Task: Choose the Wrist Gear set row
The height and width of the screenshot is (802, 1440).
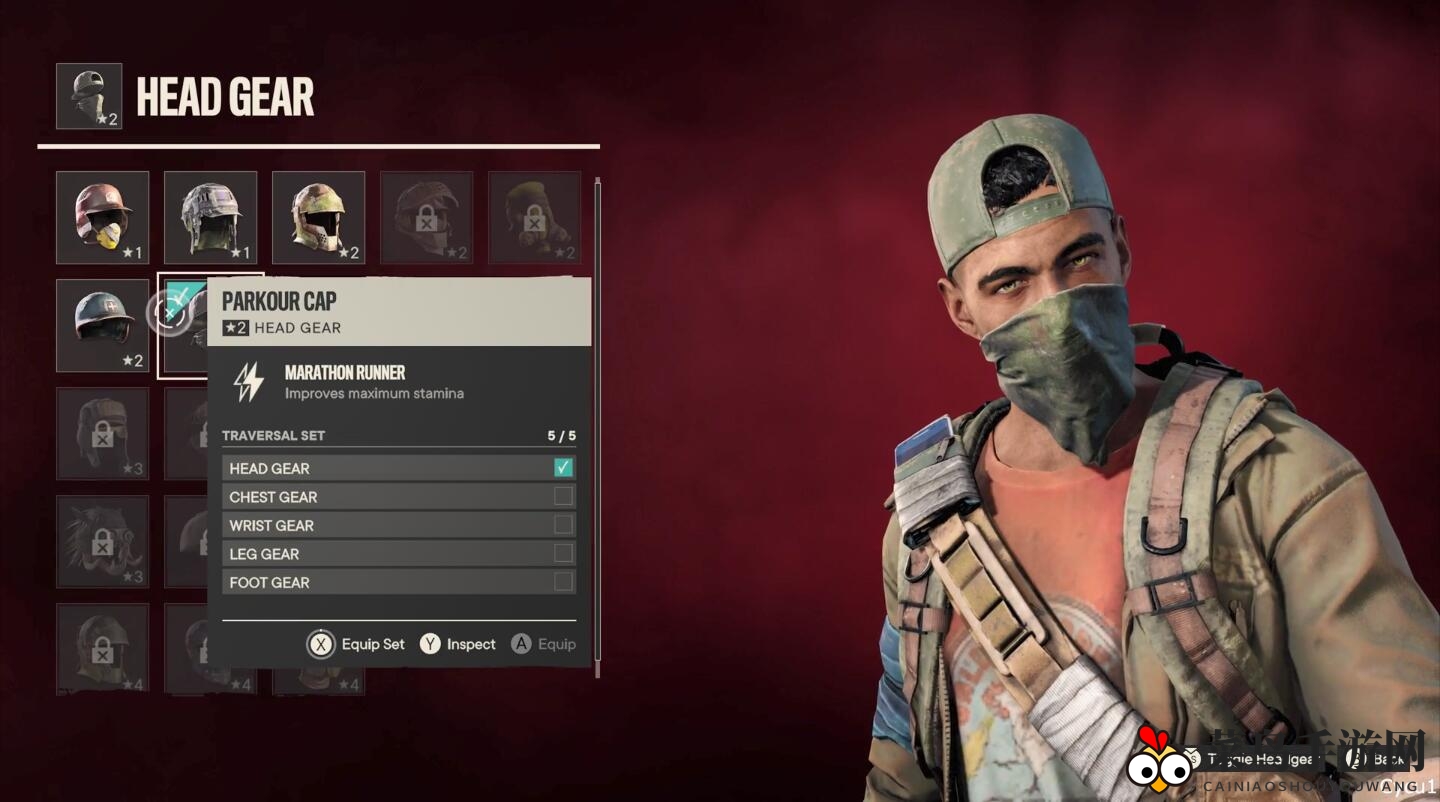Action: (398, 525)
